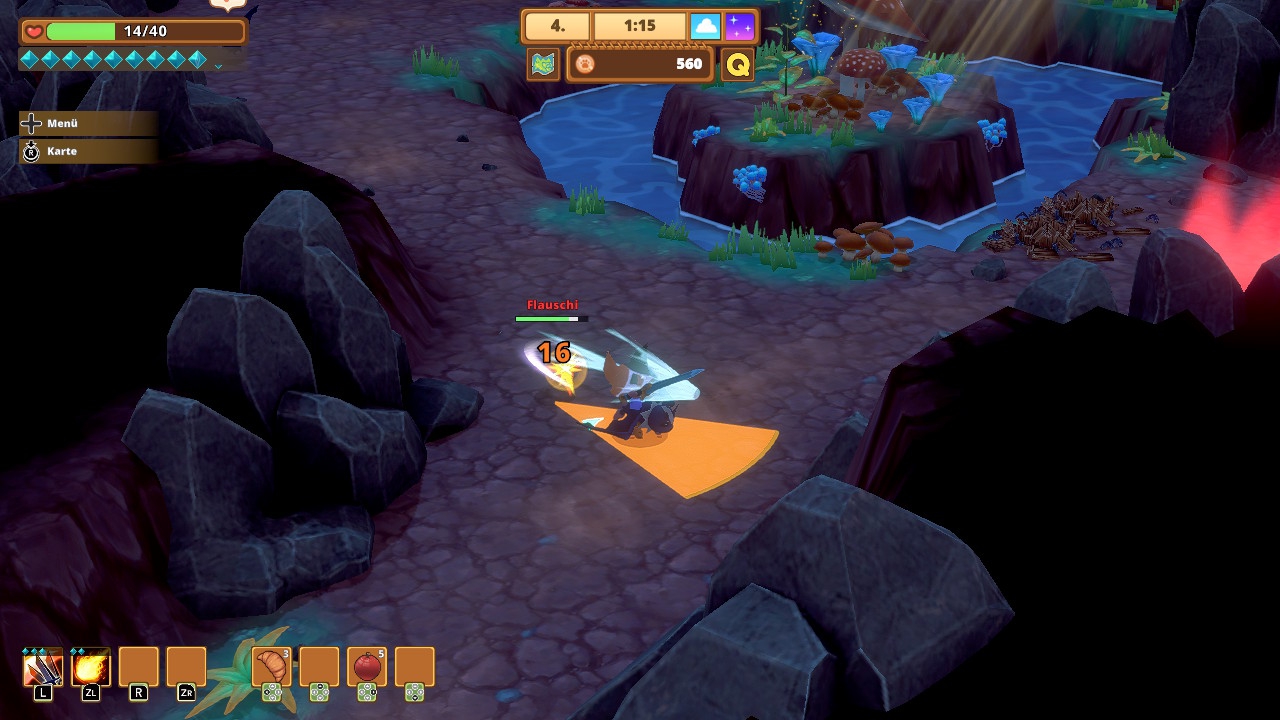The height and width of the screenshot is (720, 1280).
Task: Select the starry night sky icon
Action: [x=740, y=27]
